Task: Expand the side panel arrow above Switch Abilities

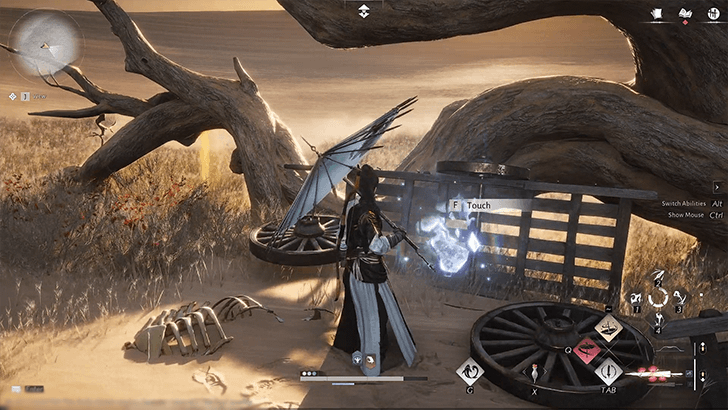Action: point(717,187)
